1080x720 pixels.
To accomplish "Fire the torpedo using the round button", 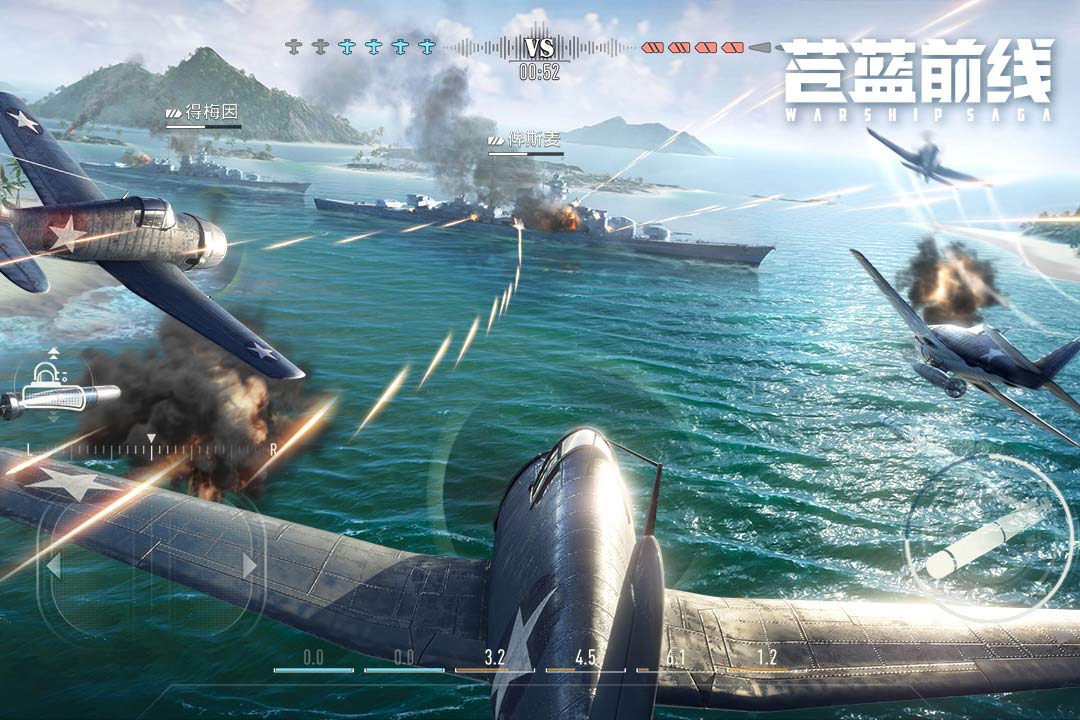I will [x=985, y=540].
